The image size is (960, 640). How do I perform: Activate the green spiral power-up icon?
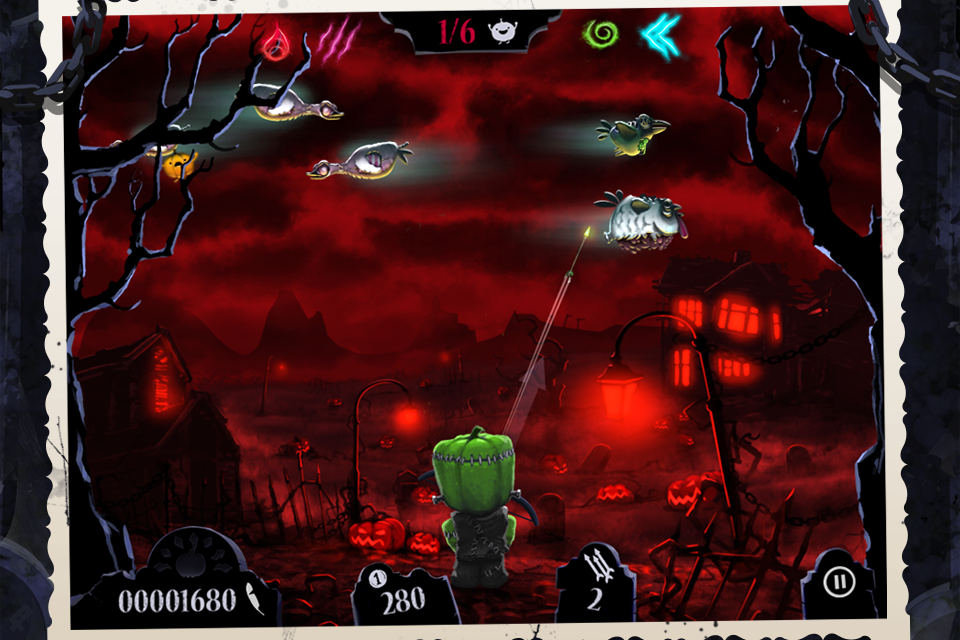600,33
